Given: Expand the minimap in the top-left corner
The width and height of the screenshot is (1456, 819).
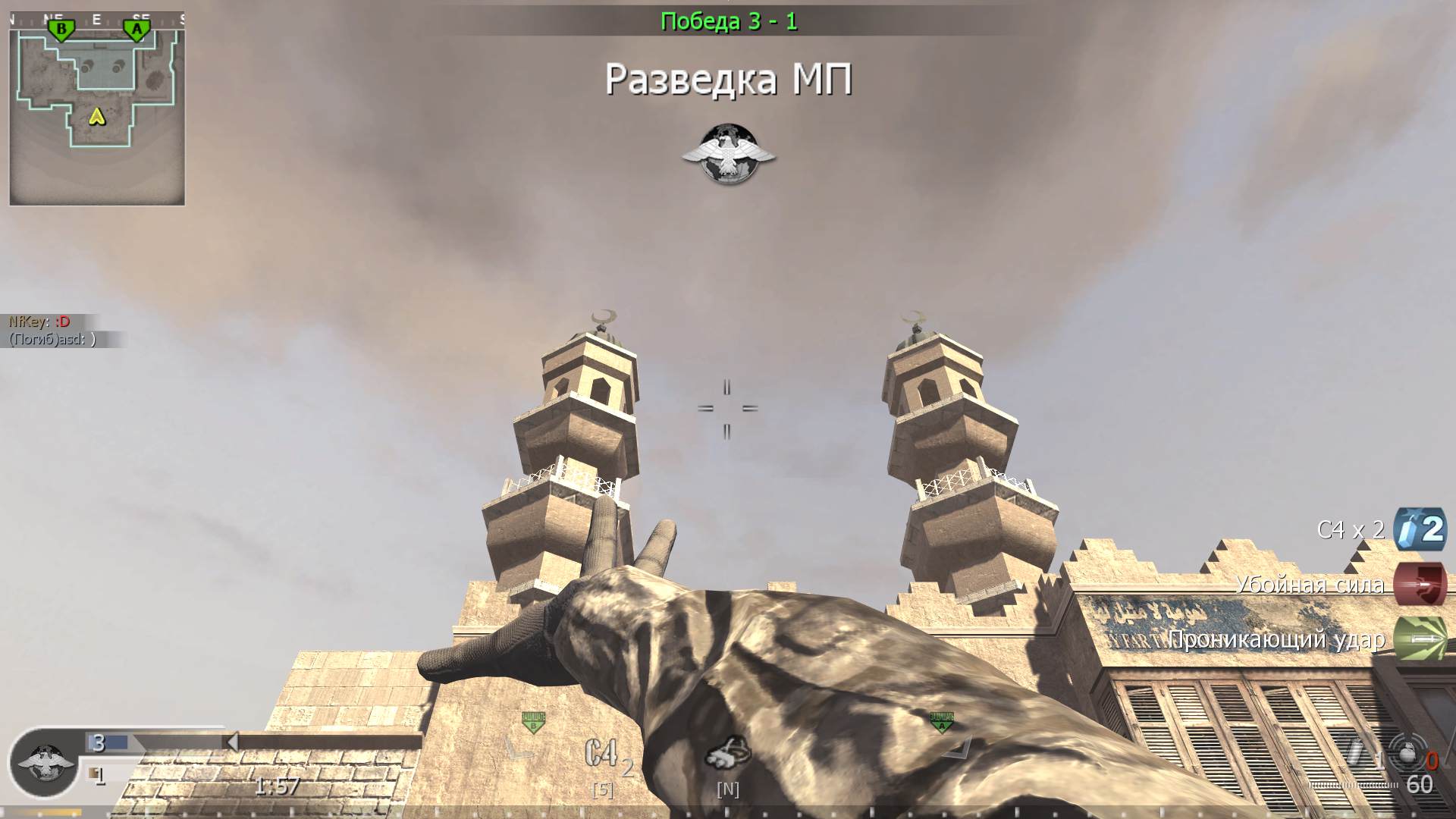Looking at the screenshot, I should 99,106.
